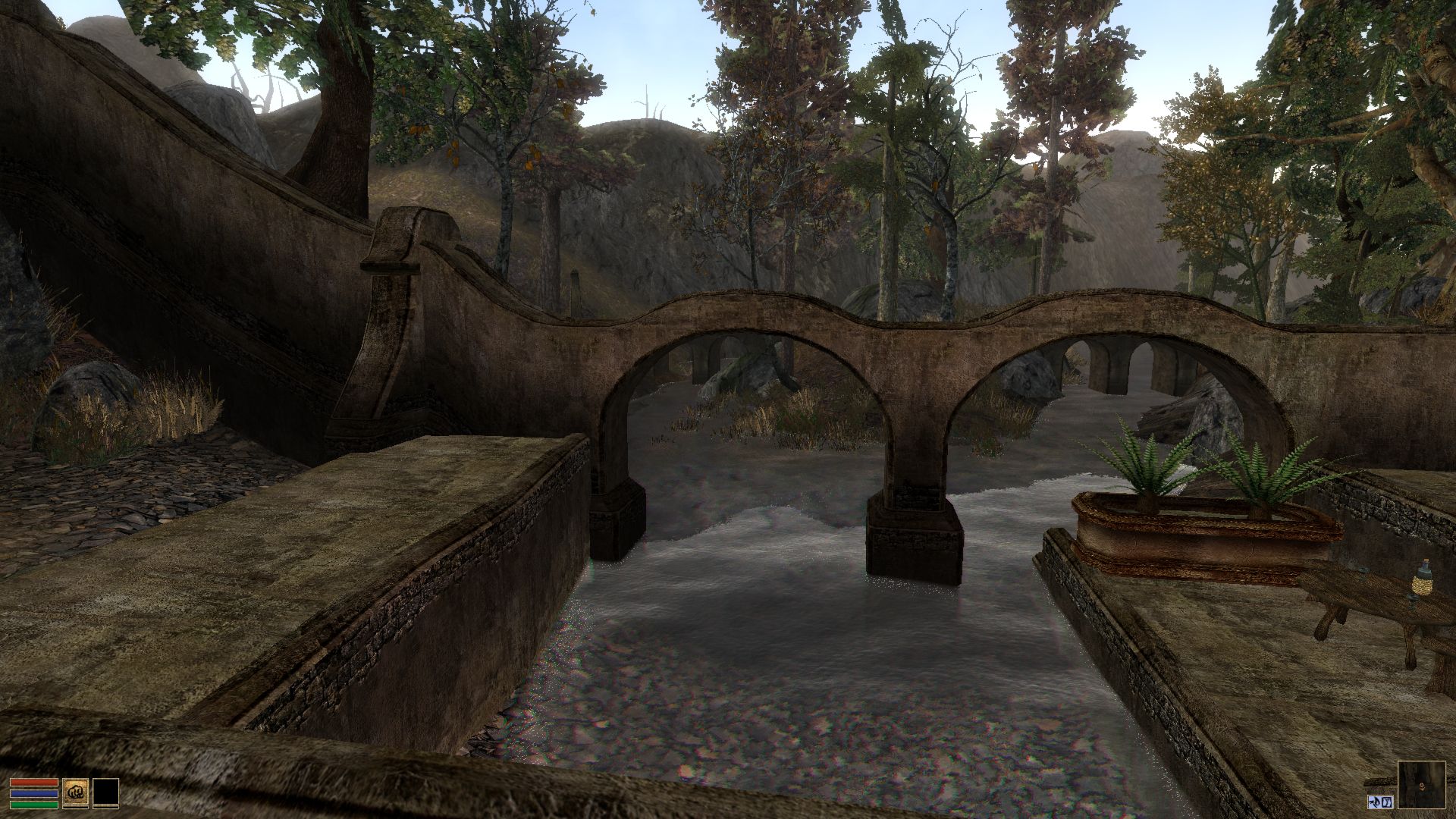Click the empty selected magic slot

tap(106, 792)
